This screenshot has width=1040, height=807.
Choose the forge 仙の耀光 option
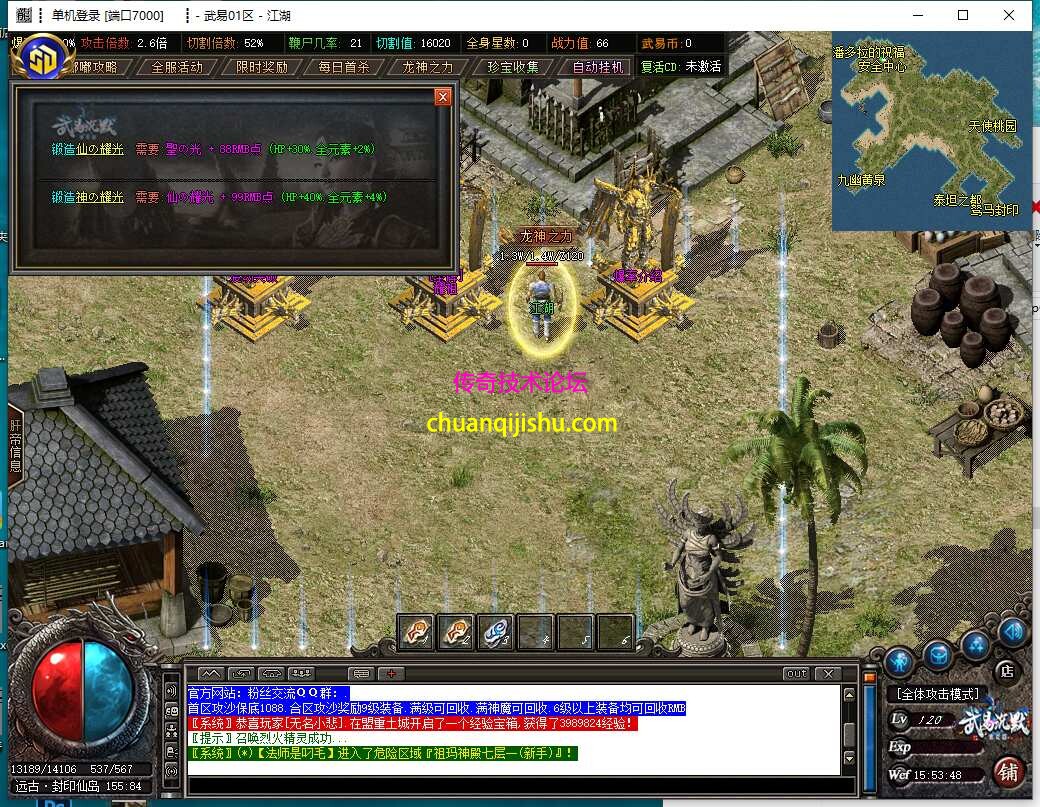coord(88,149)
